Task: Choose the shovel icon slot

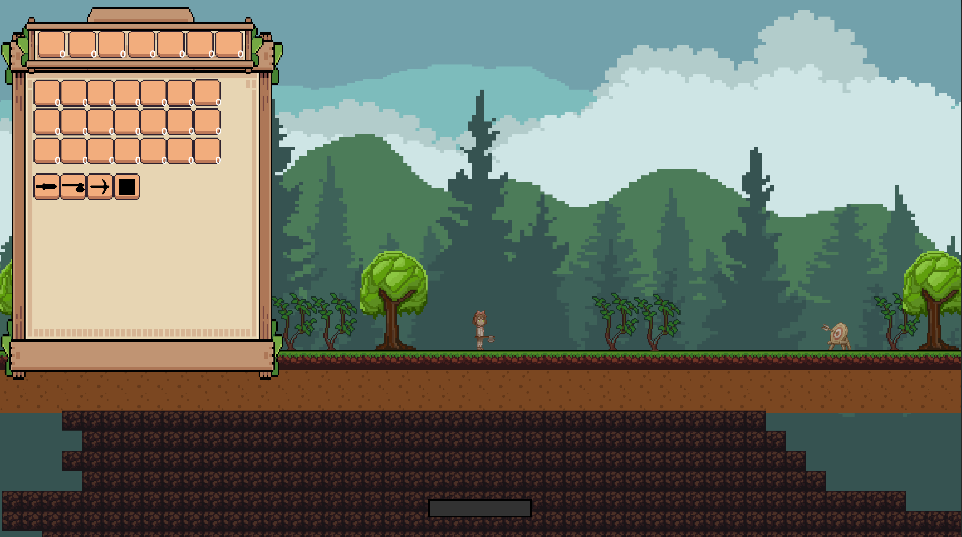Action: click(x=73, y=187)
